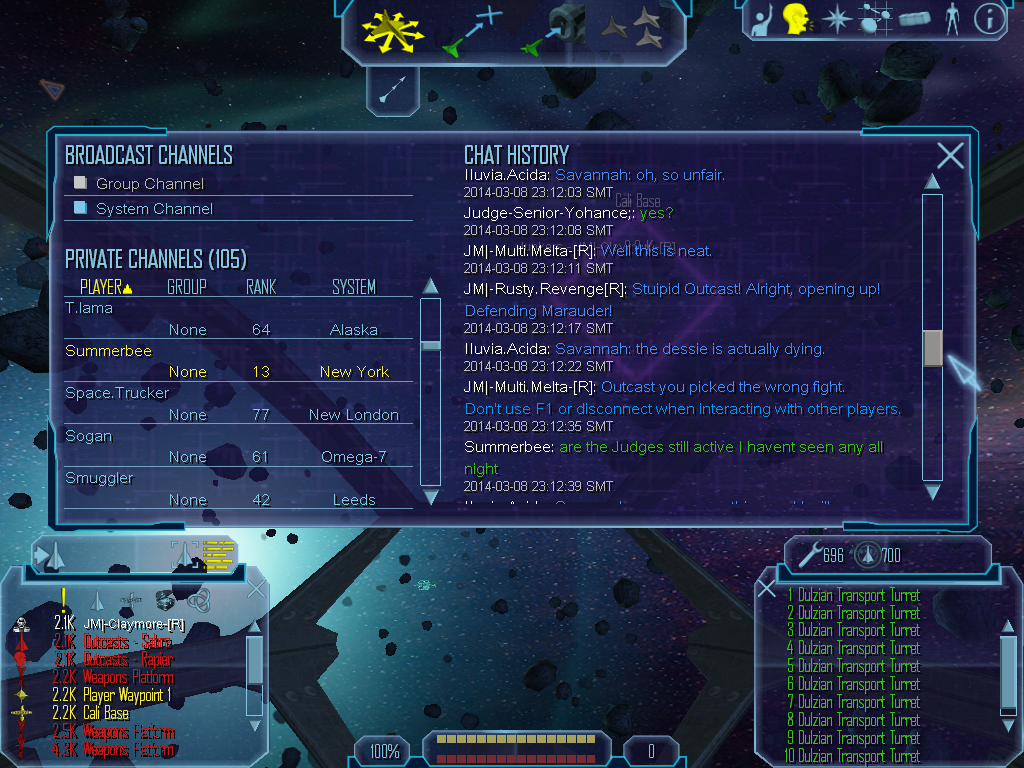Select Cali Base in the contact list
1024x768 pixels.
105,713
